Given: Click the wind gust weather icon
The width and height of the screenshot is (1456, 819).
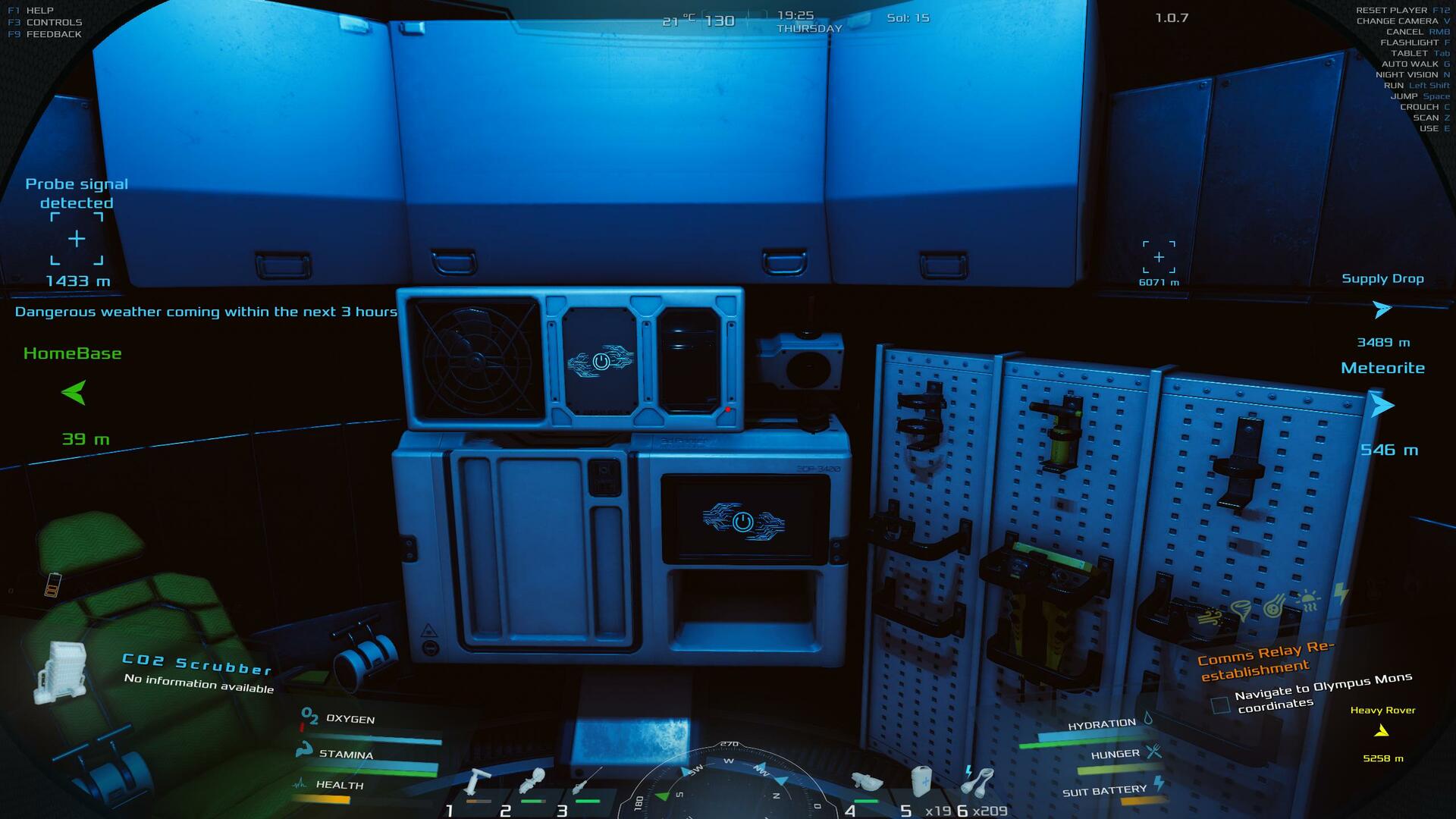Looking at the screenshot, I should pos(1210,617).
